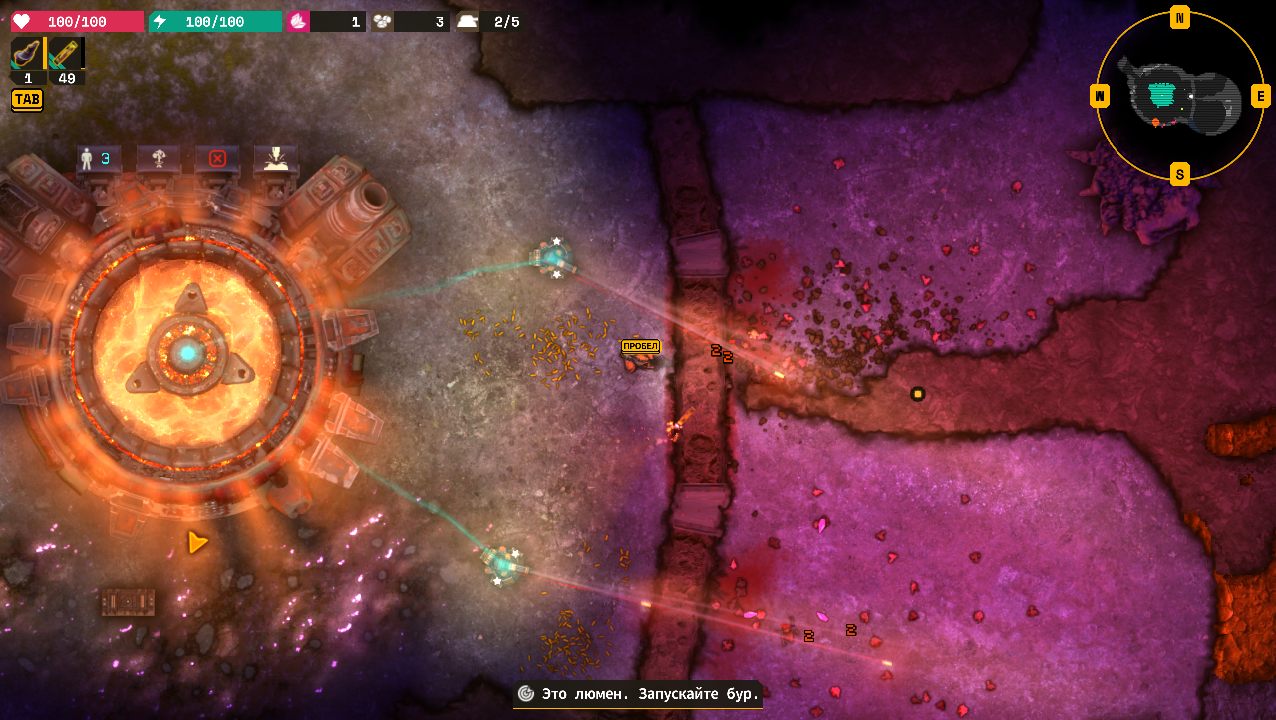The image size is (1276, 720).
Task: Click the tree upgrade icon above the drill
Action: 157,158
